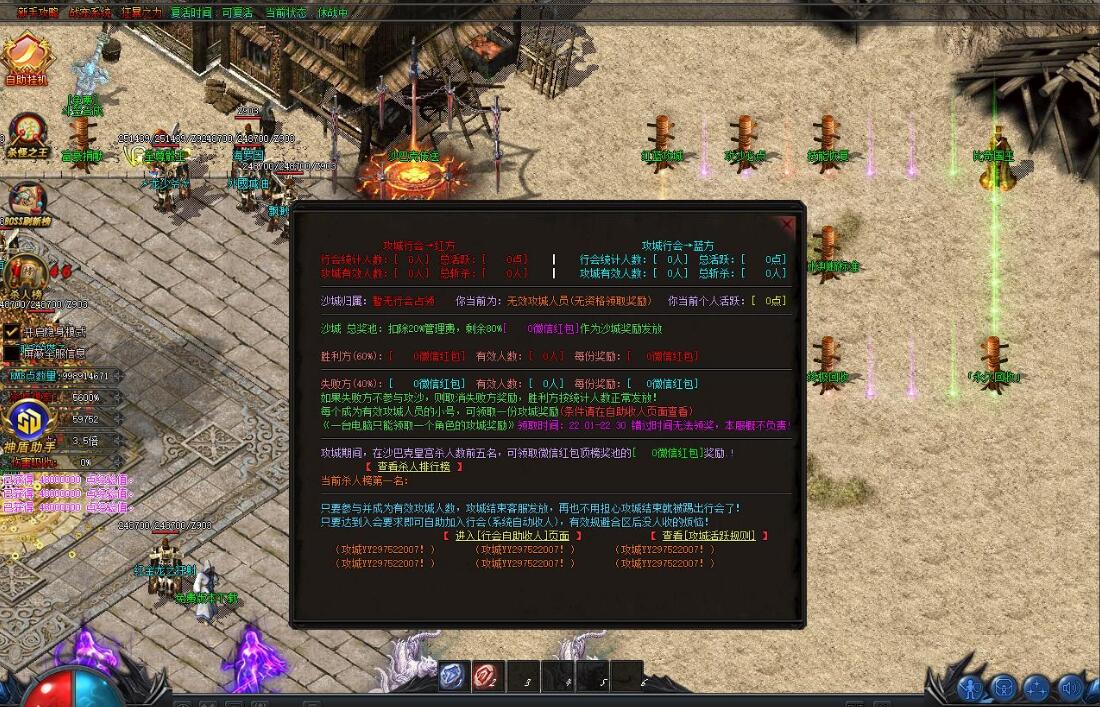Screen dimensions: 1100x707
Task: Open the 狂暴之力 berserk power menu
Action: (x=143, y=13)
